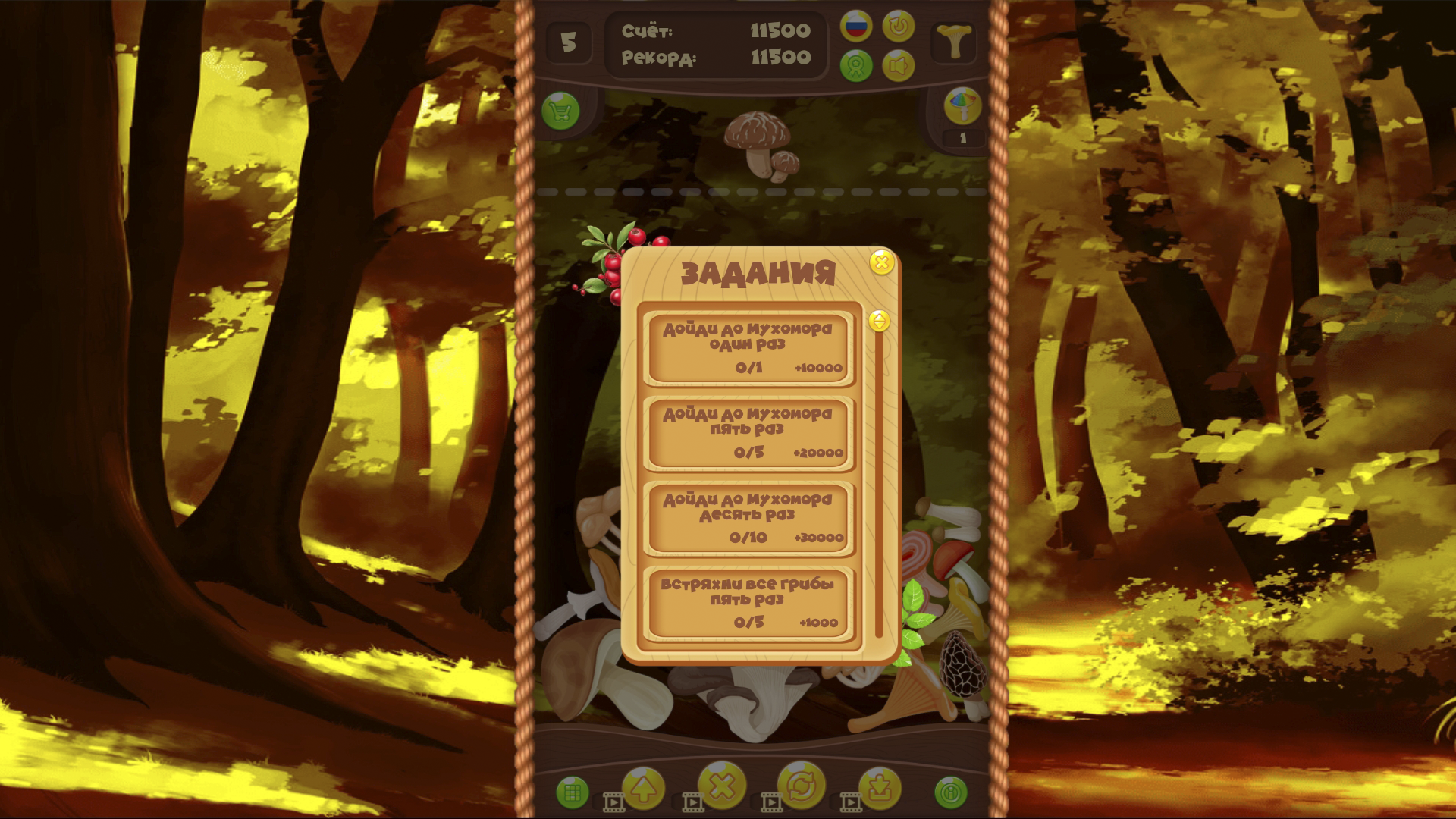
Task: Click the golden X coin button
Action: tap(722, 786)
